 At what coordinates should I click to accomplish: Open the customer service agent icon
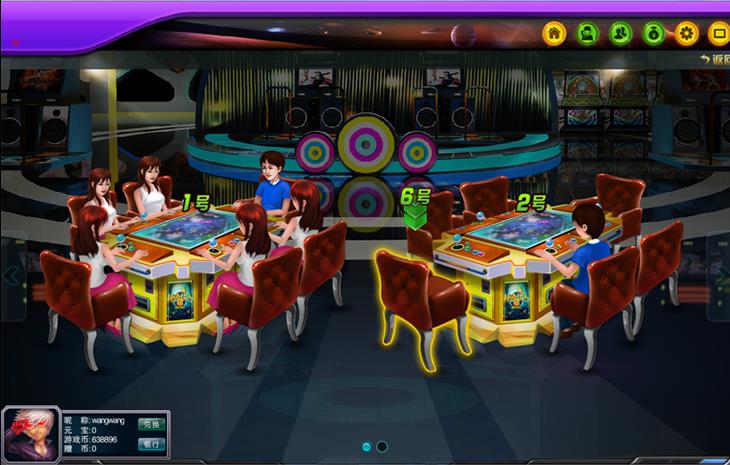click(x=587, y=33)
